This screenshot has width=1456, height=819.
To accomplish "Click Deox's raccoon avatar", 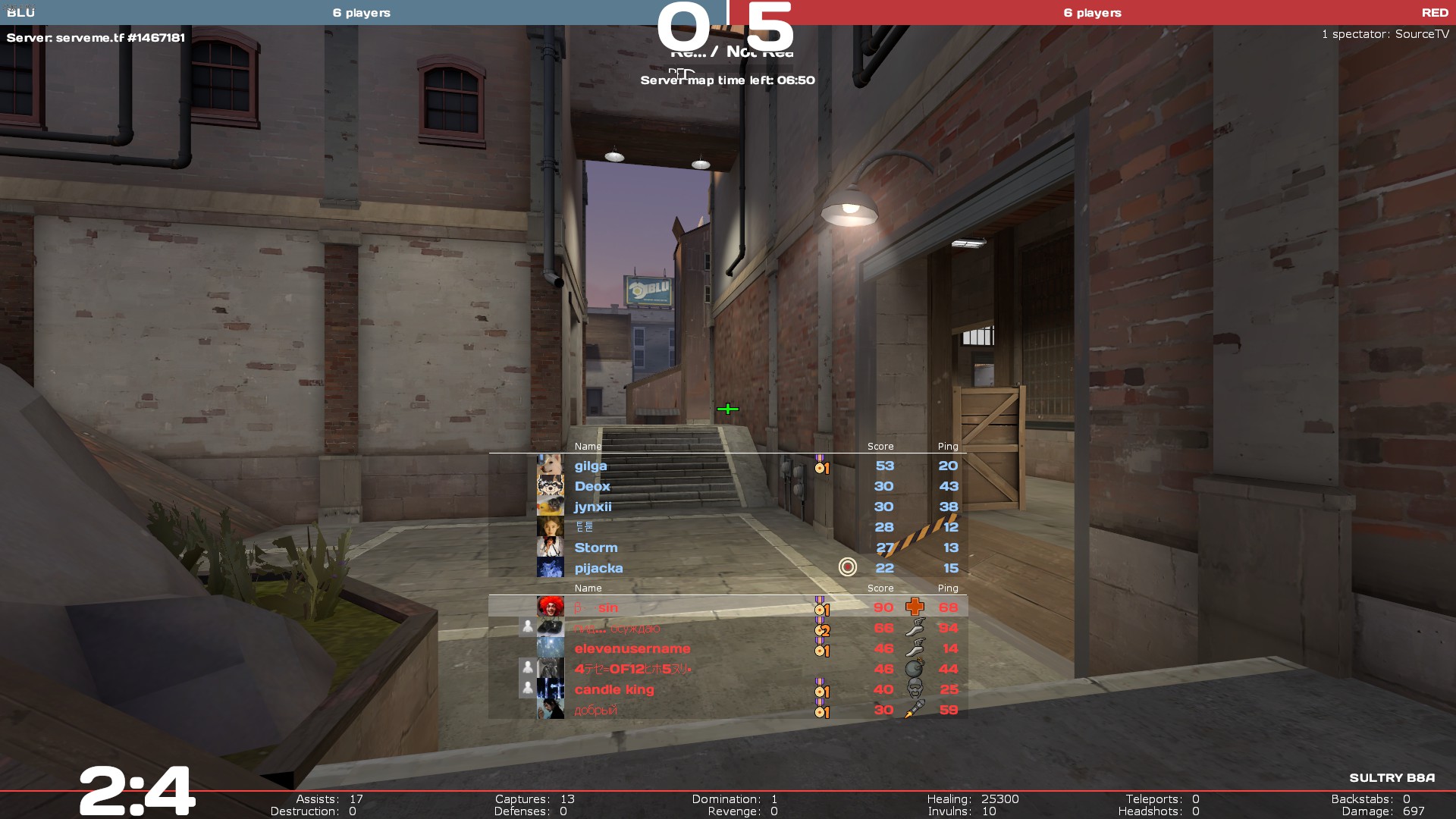I will (x=550, y=486).
